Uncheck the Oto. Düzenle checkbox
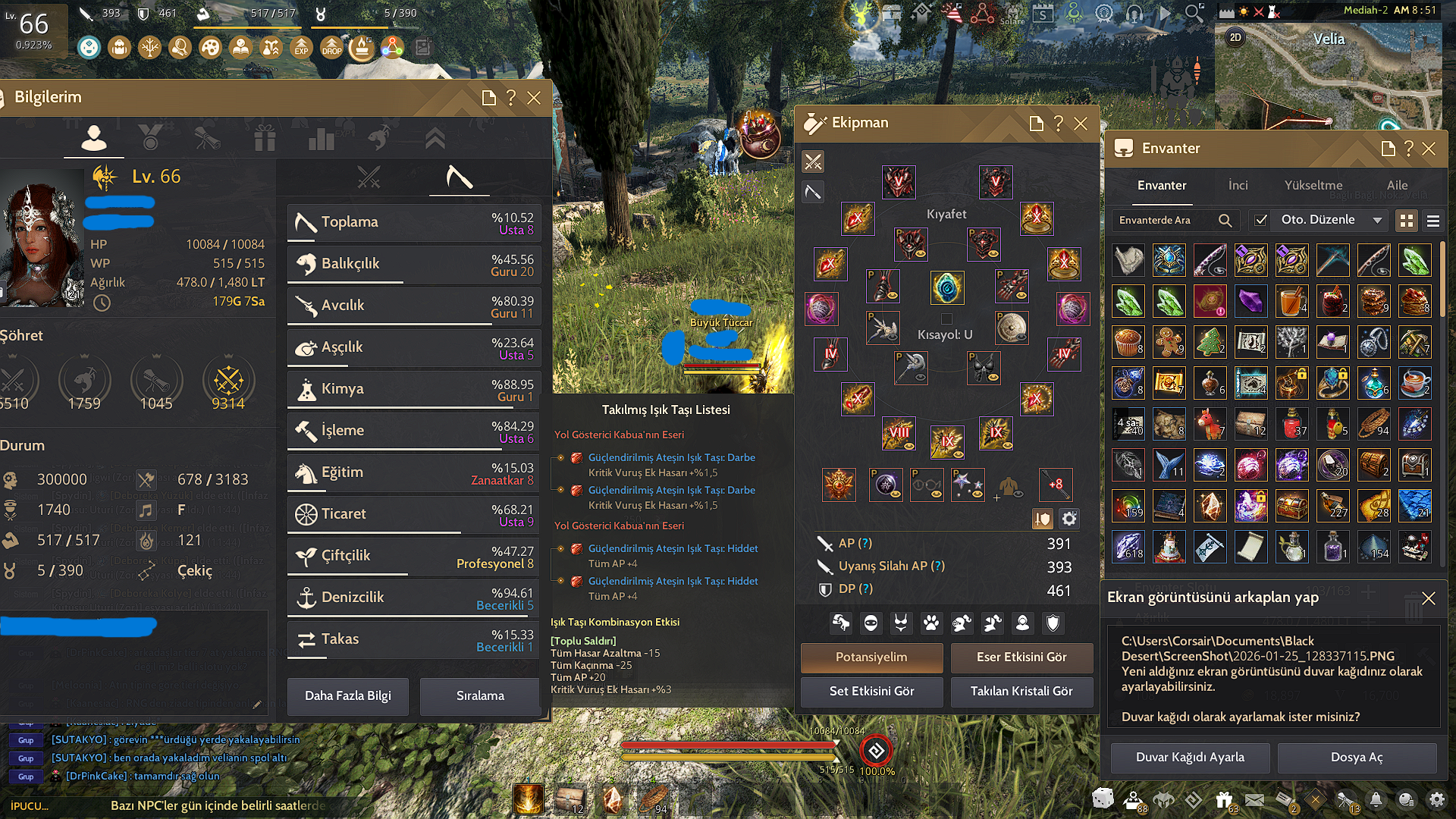The image size is (1456, 819). pyautogui.click(x=1261, y=220)
